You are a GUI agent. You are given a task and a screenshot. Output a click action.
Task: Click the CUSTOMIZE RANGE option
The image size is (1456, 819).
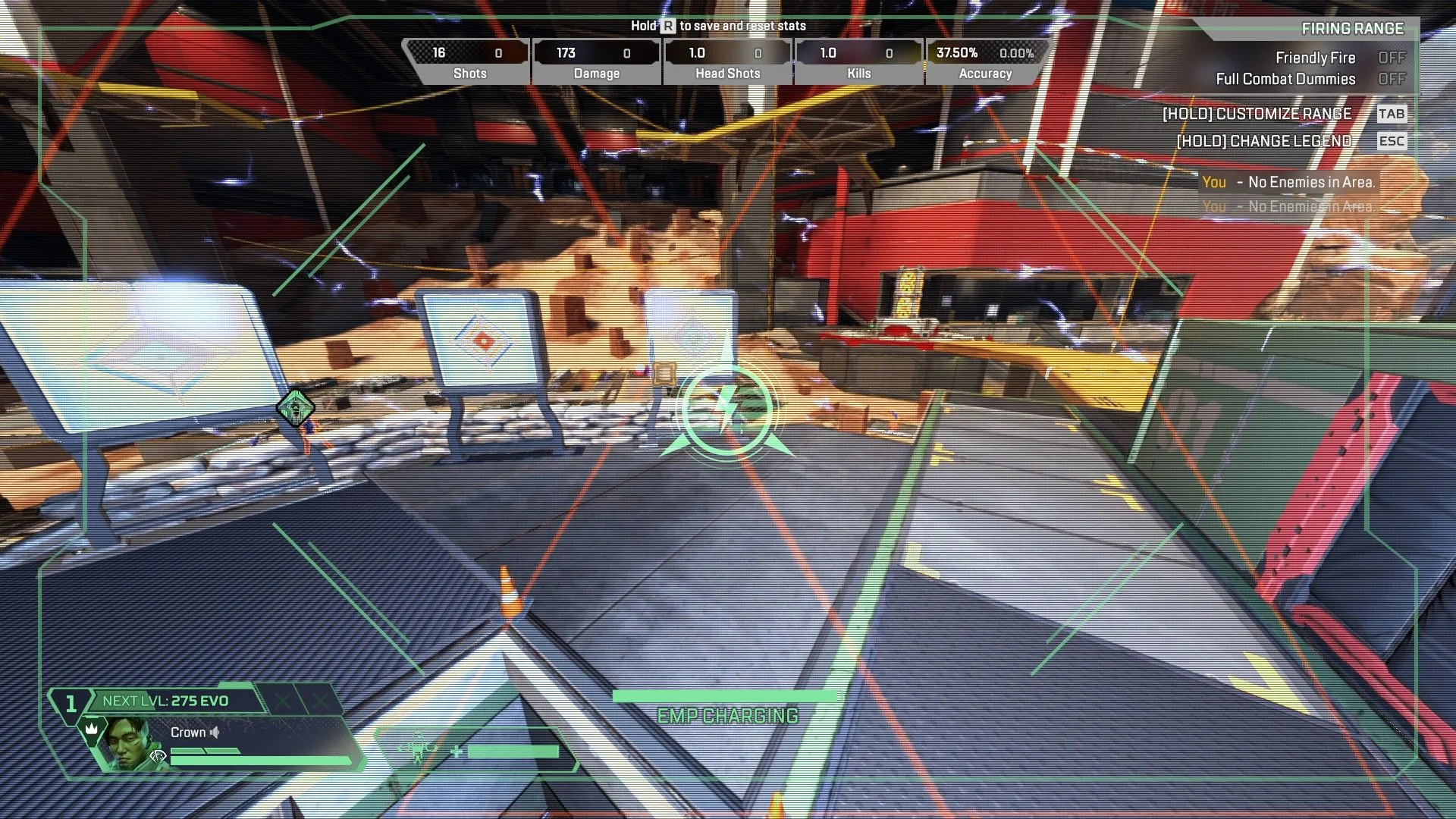point(1257,114)
